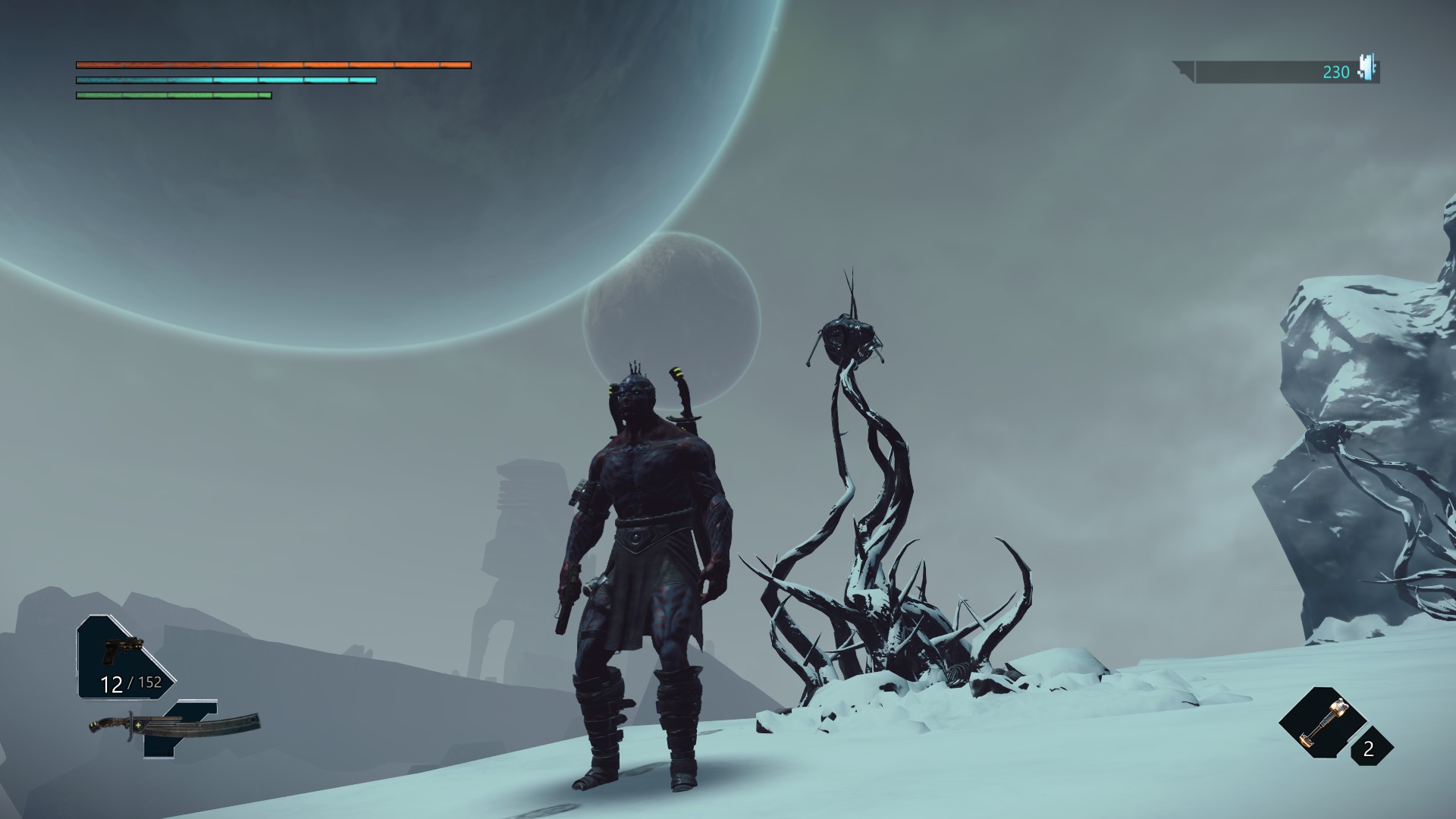
Task: Select the curved sword weapon slot
Action: 176,726
